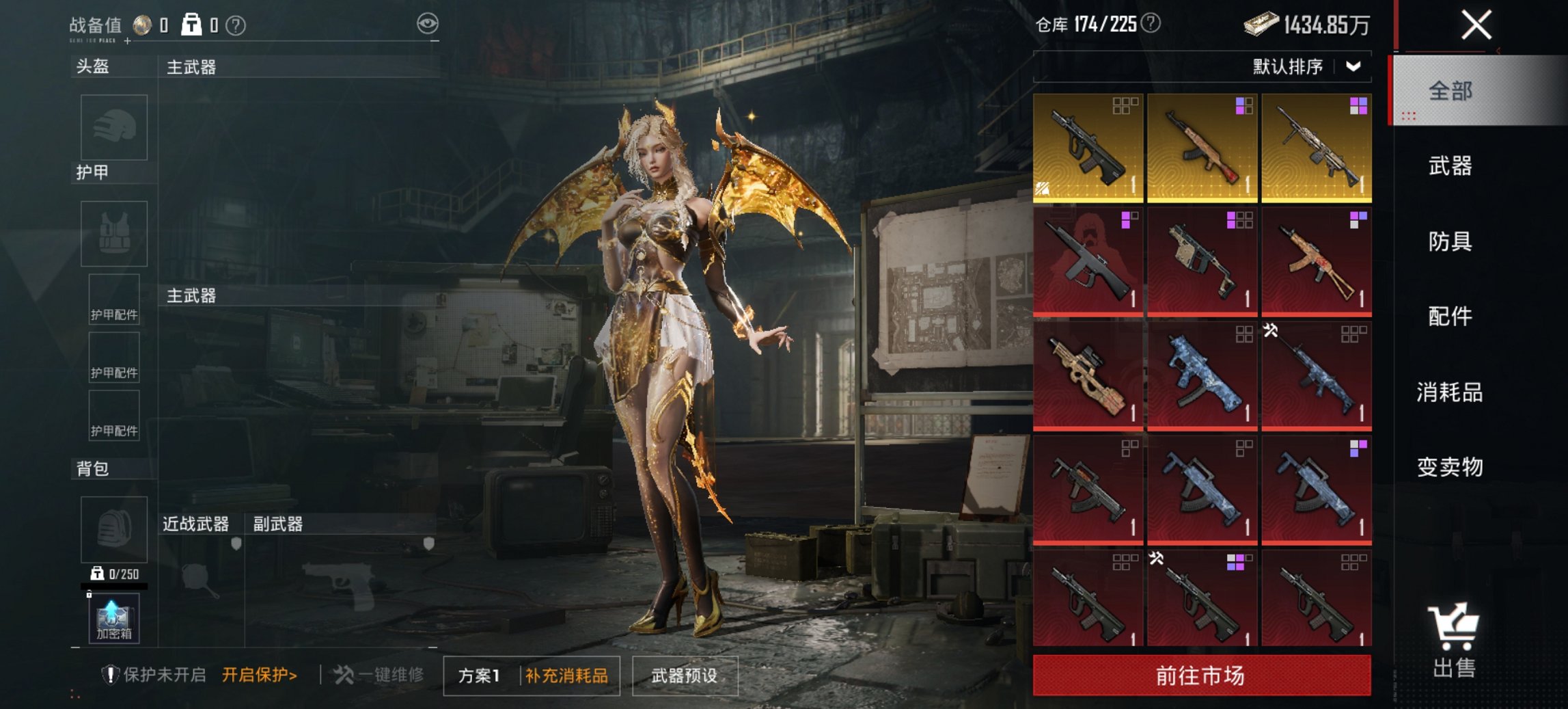The image size is (1568, 709).
Task: Open the 加密箱 secure box slot
Action: [114, 618]
